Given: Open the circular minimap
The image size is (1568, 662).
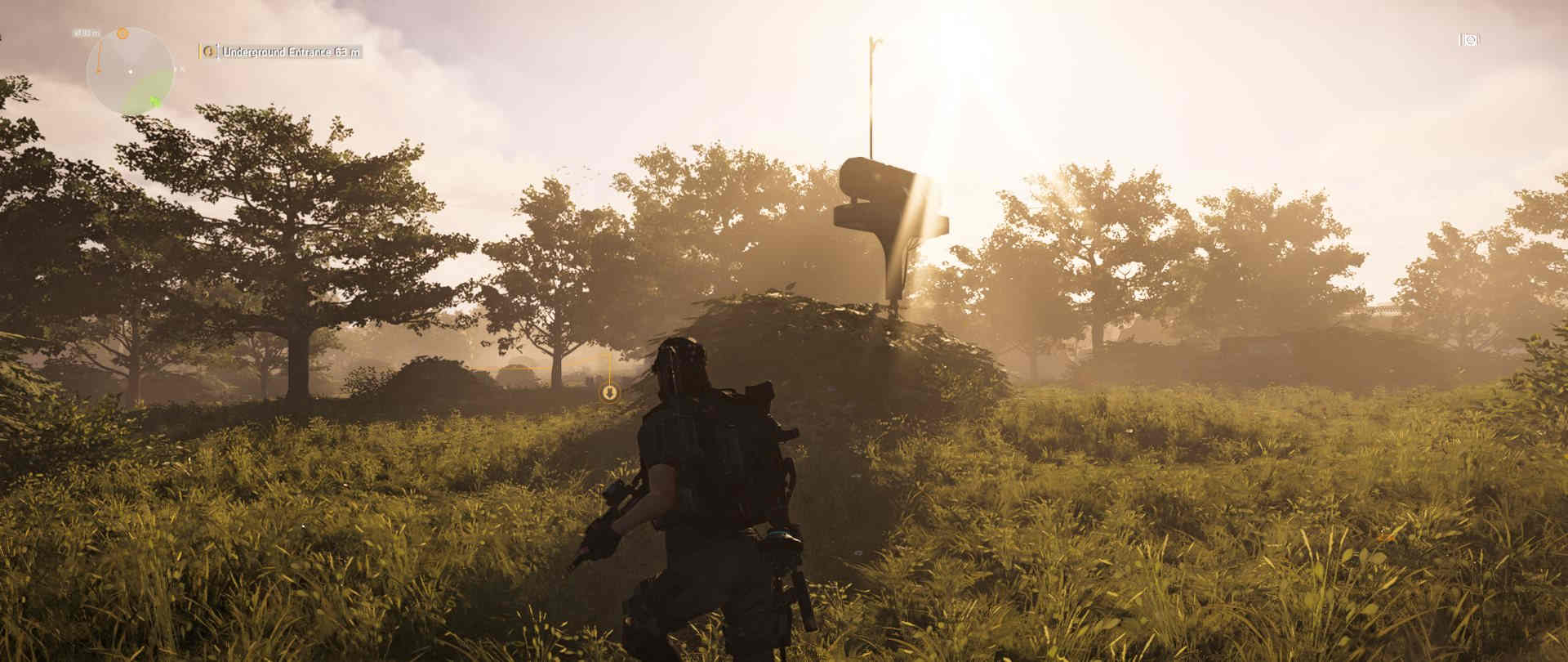Looking at the screenshot, I should click(x=130, y=72).
